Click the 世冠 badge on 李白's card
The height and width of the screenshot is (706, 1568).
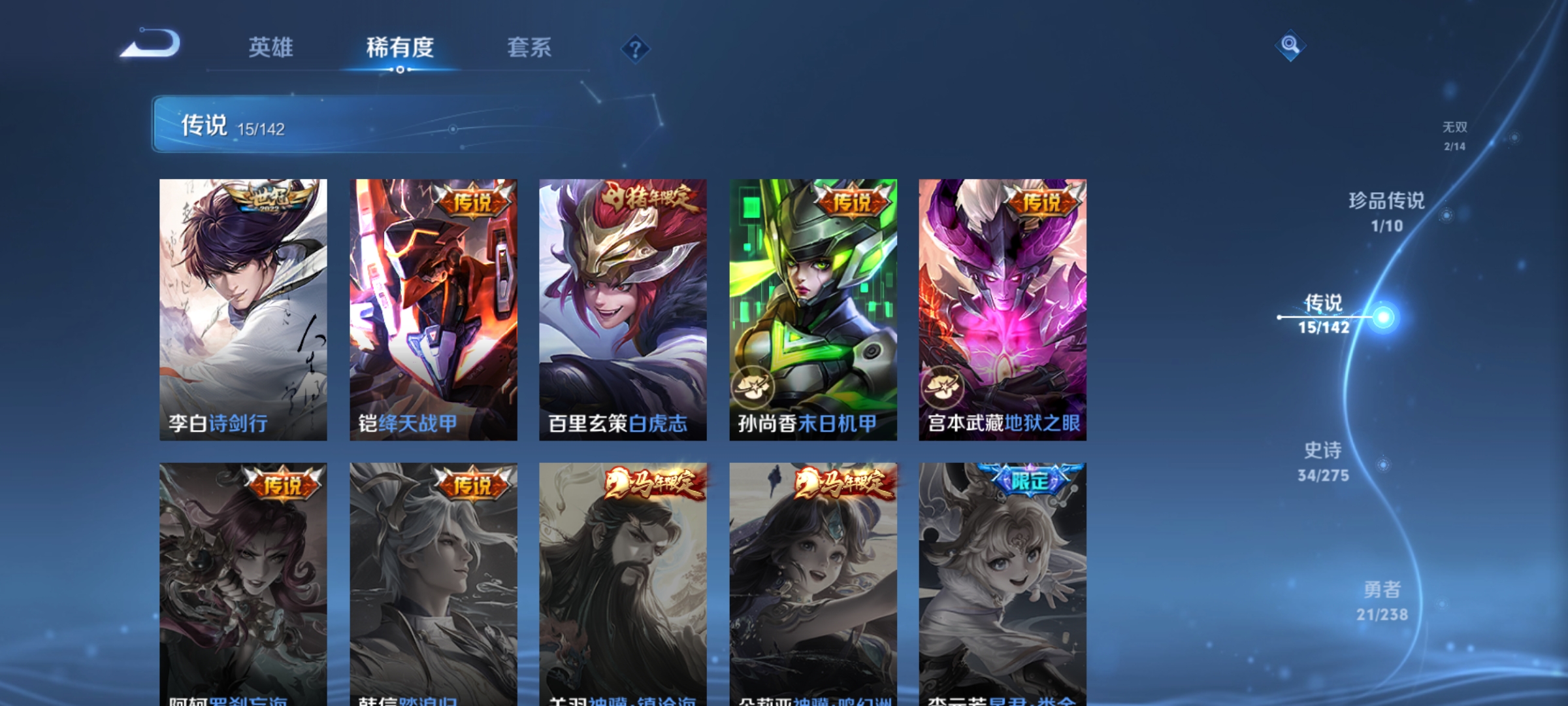click(267, 196)
